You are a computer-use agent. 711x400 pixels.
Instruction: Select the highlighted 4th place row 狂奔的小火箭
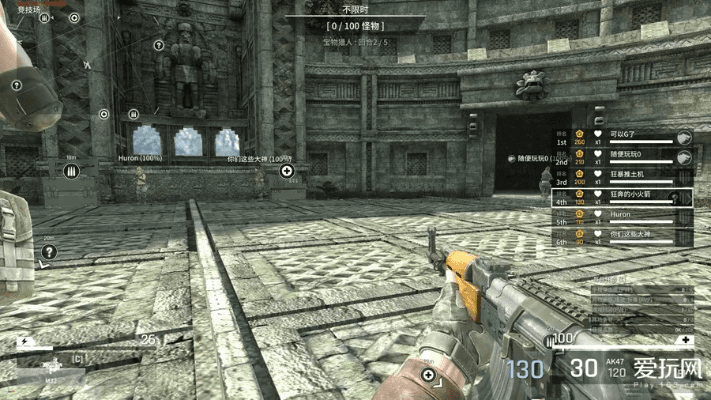[x=620, y=197]
